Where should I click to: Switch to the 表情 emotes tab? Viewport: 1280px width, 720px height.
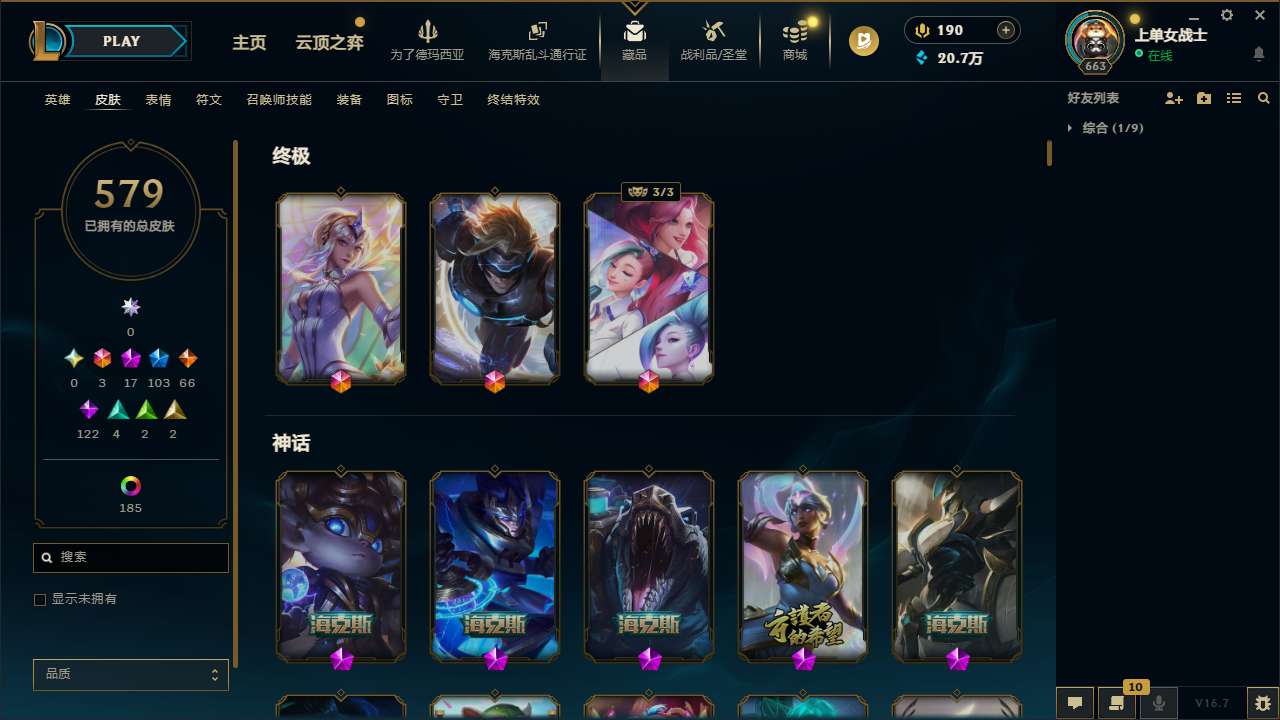[x=158, y=99]
